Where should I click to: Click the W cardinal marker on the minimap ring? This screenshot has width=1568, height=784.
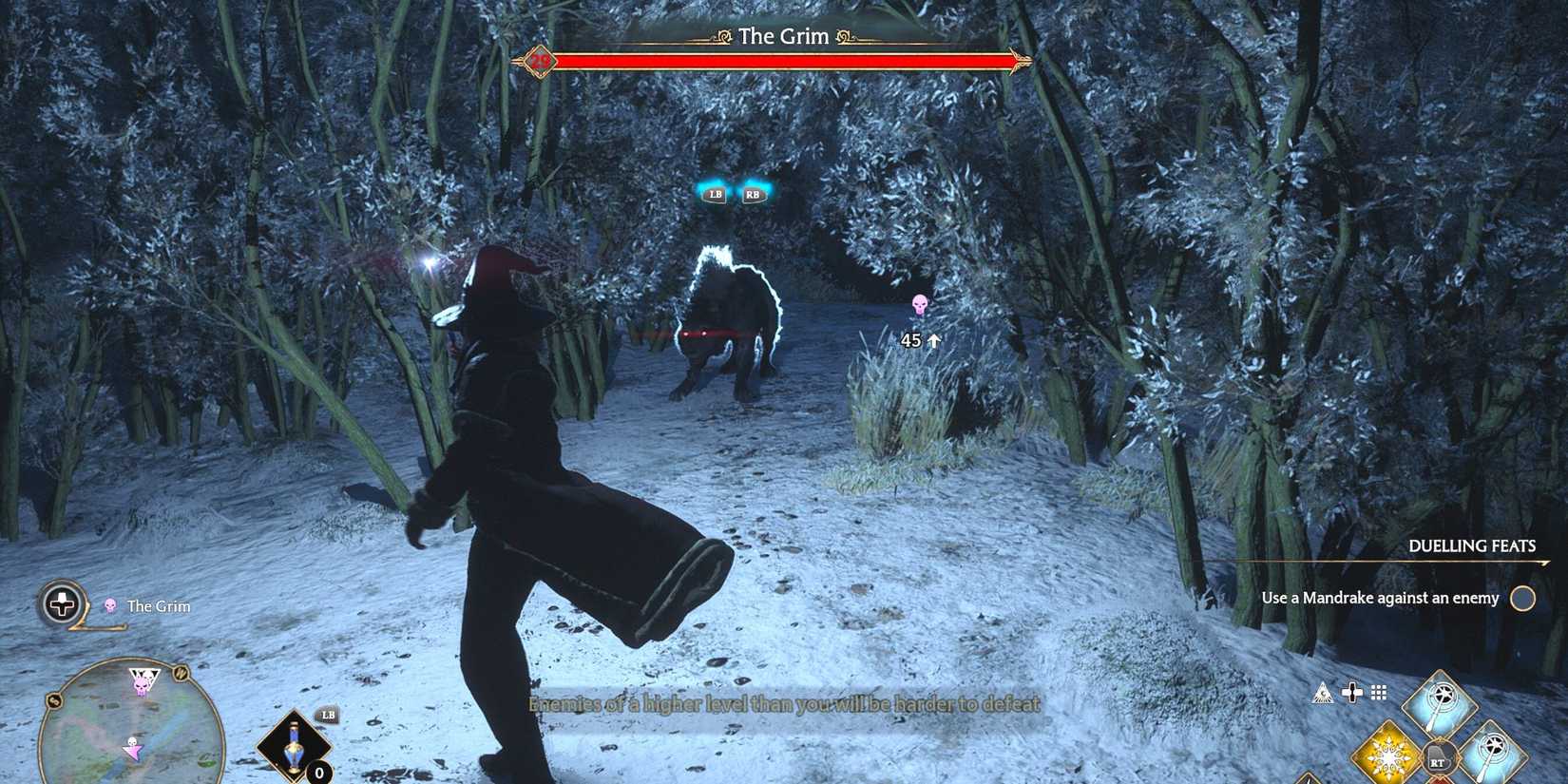180,673
